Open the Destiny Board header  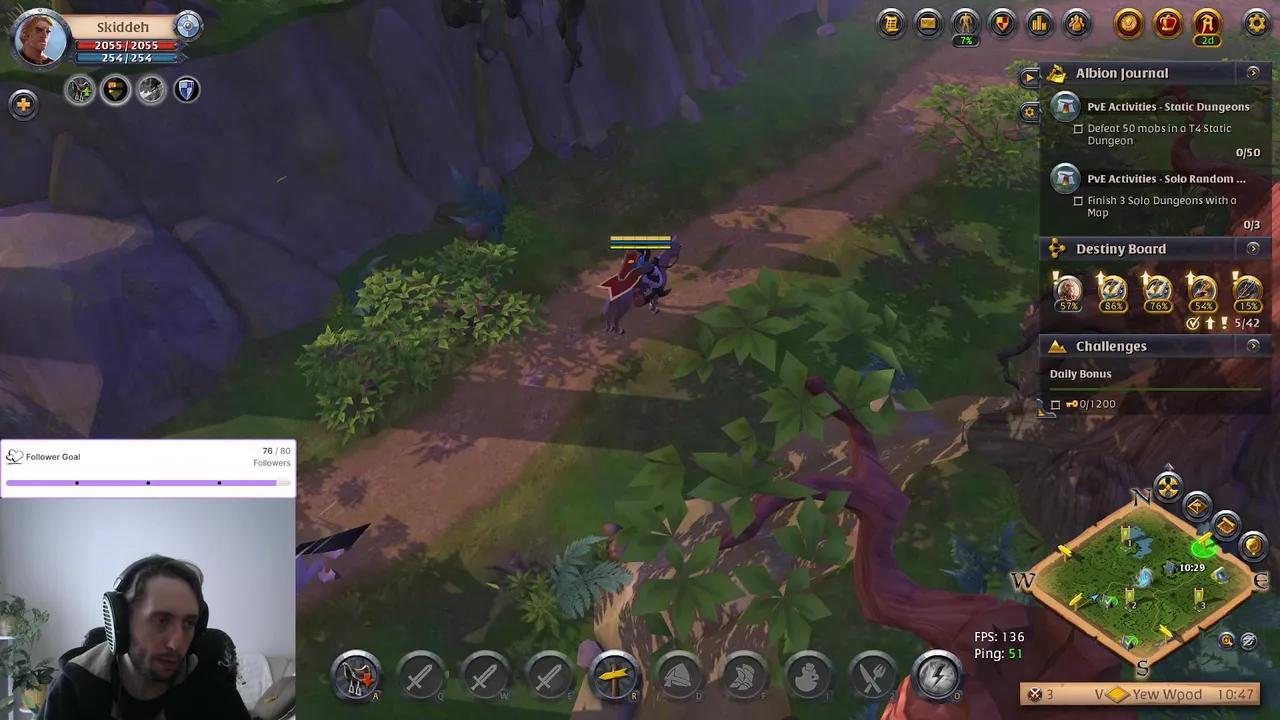coord(1121,249)
